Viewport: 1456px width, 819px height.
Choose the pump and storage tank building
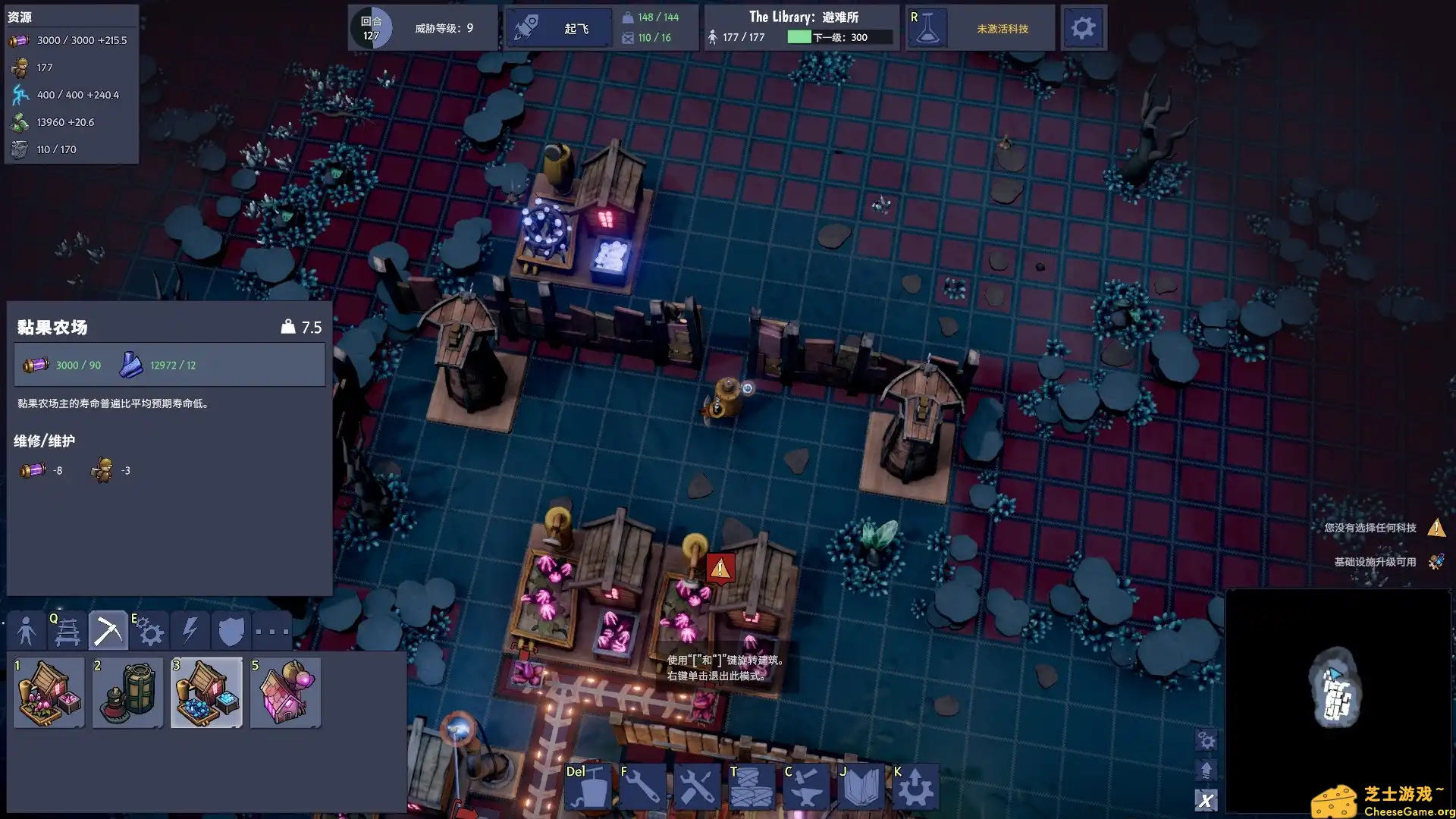pyautogui.click(x=127, y=692)
